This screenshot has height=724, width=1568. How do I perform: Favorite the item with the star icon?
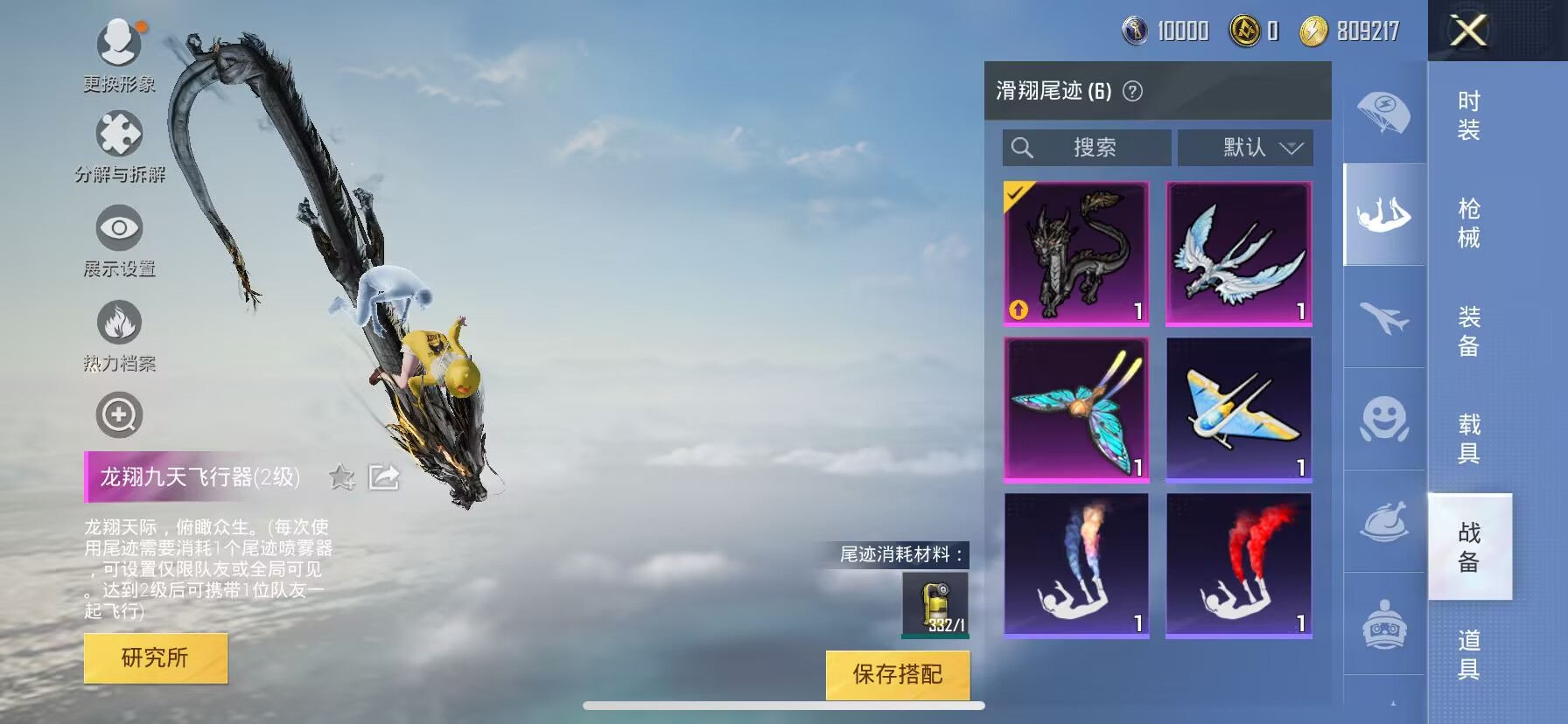coord(341,477)
